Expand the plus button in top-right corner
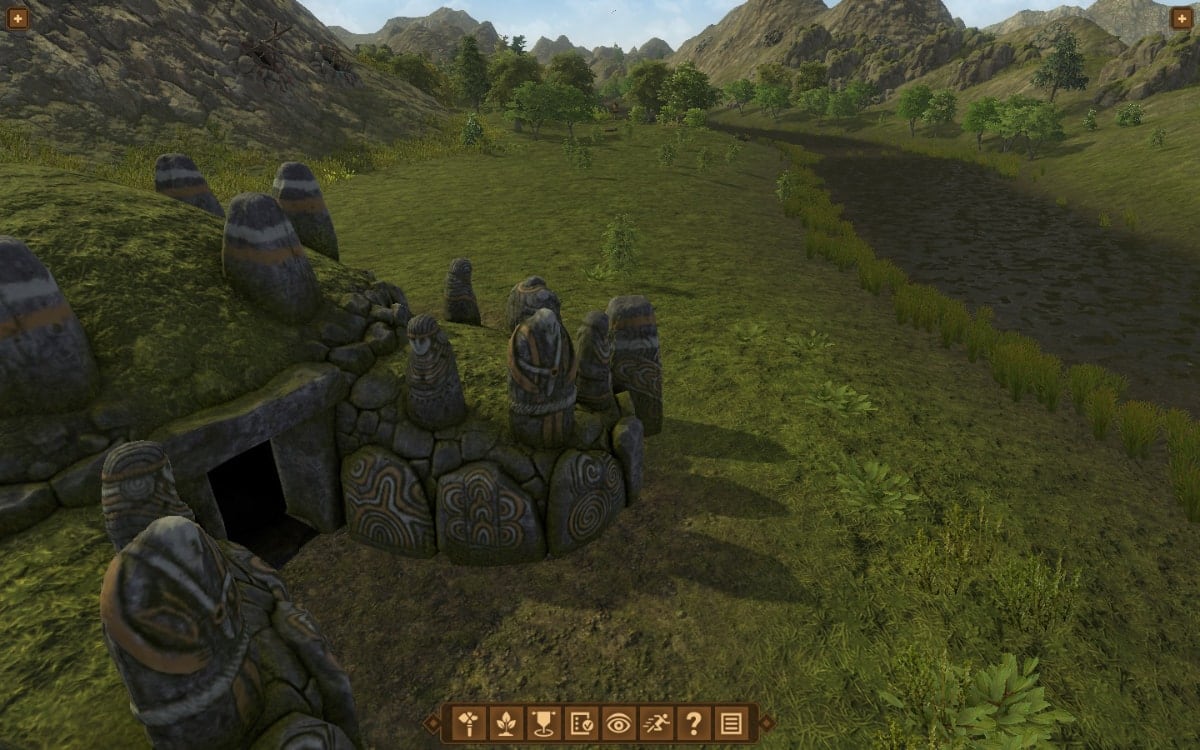The height and width of the screenshot is (750, 1200). (1181, 18)
